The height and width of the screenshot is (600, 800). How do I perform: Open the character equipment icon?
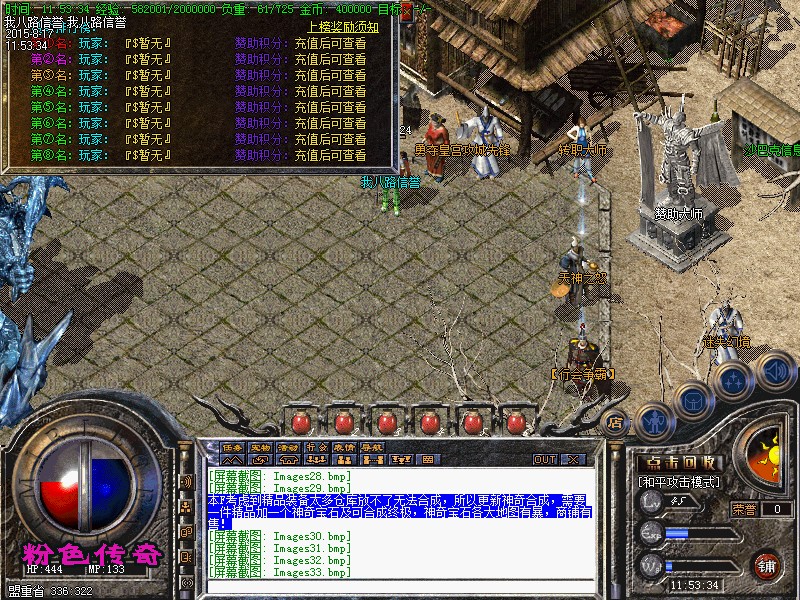(654, 421)
